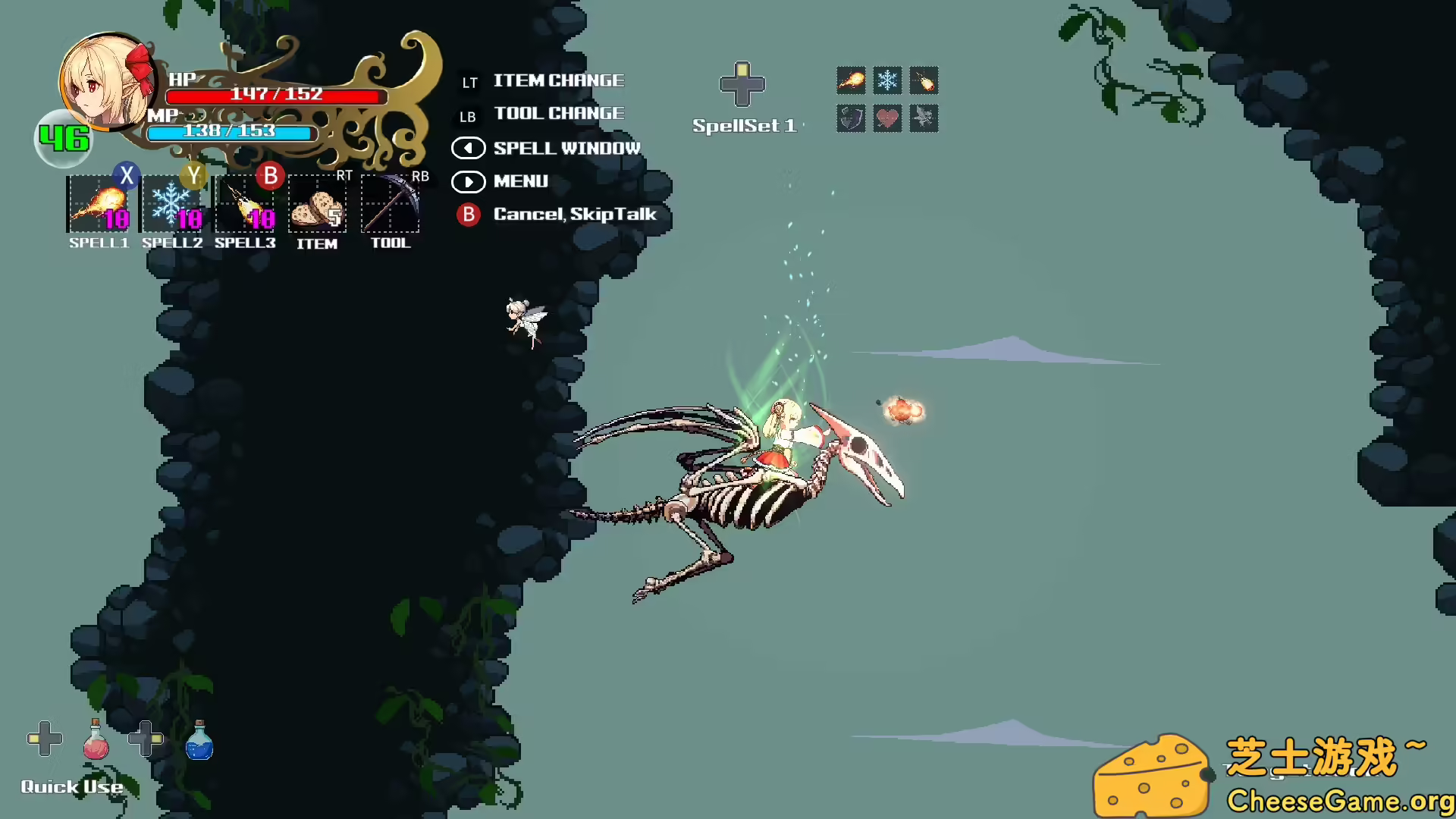
Task: Click the Quick Use label
Action: tap(72, 787)
